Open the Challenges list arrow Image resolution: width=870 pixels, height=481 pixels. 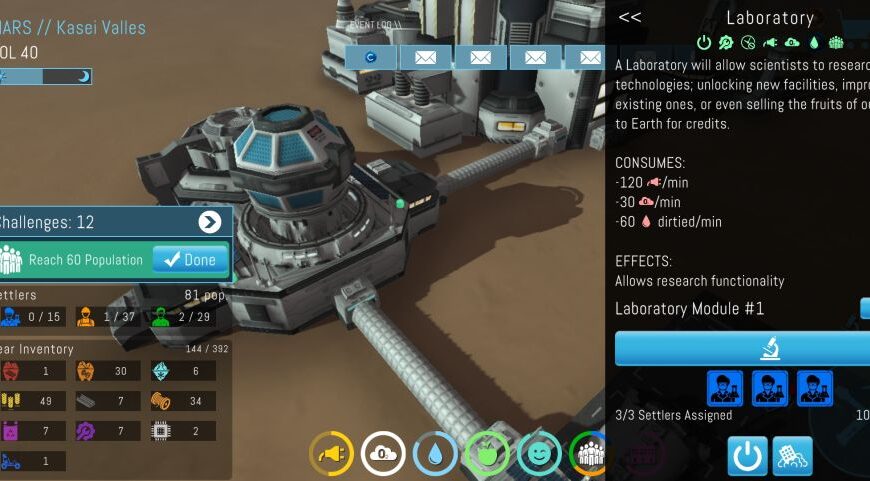click(x=209, y=222)
